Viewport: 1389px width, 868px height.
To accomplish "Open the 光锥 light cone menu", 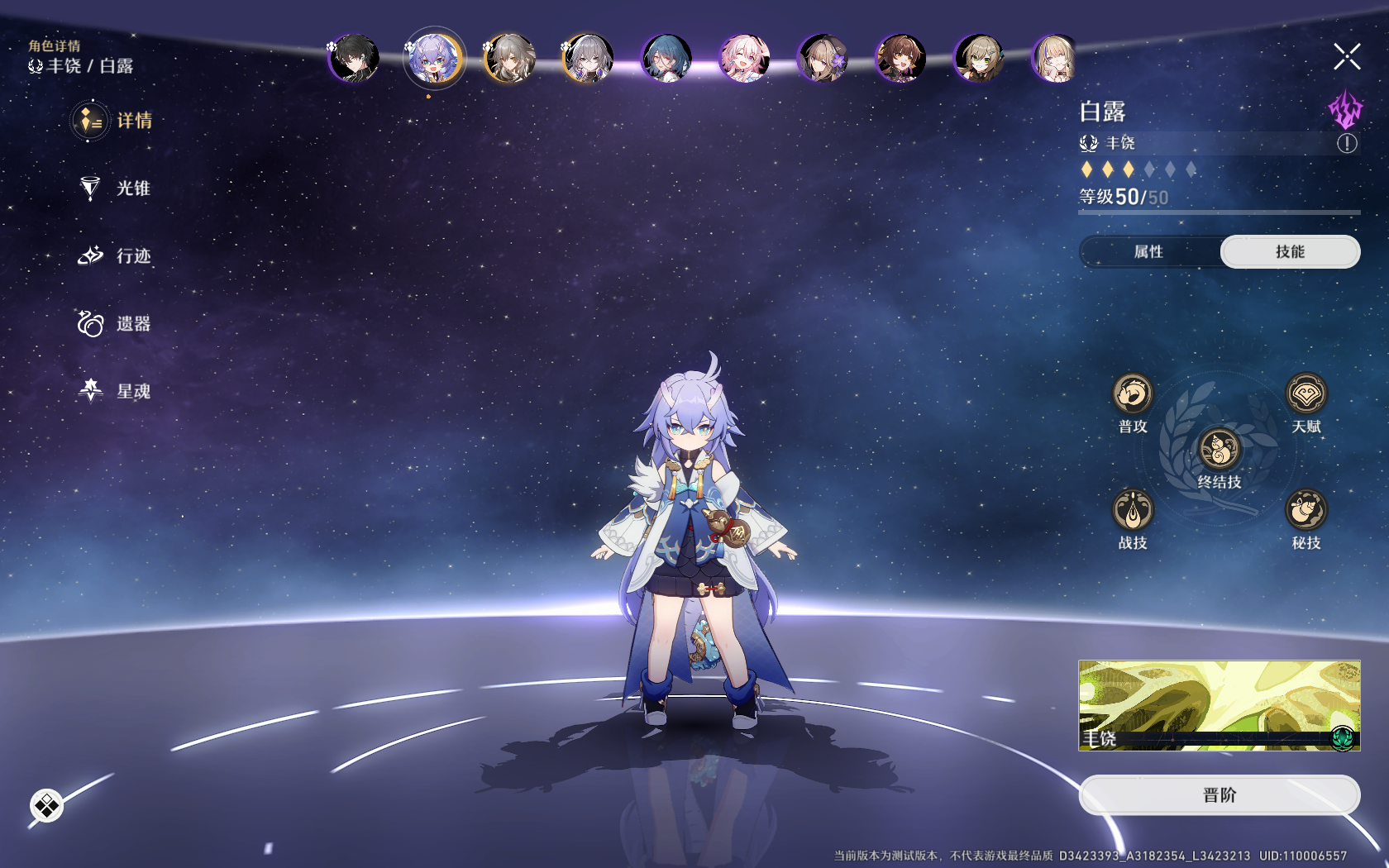I will point(114,188).
